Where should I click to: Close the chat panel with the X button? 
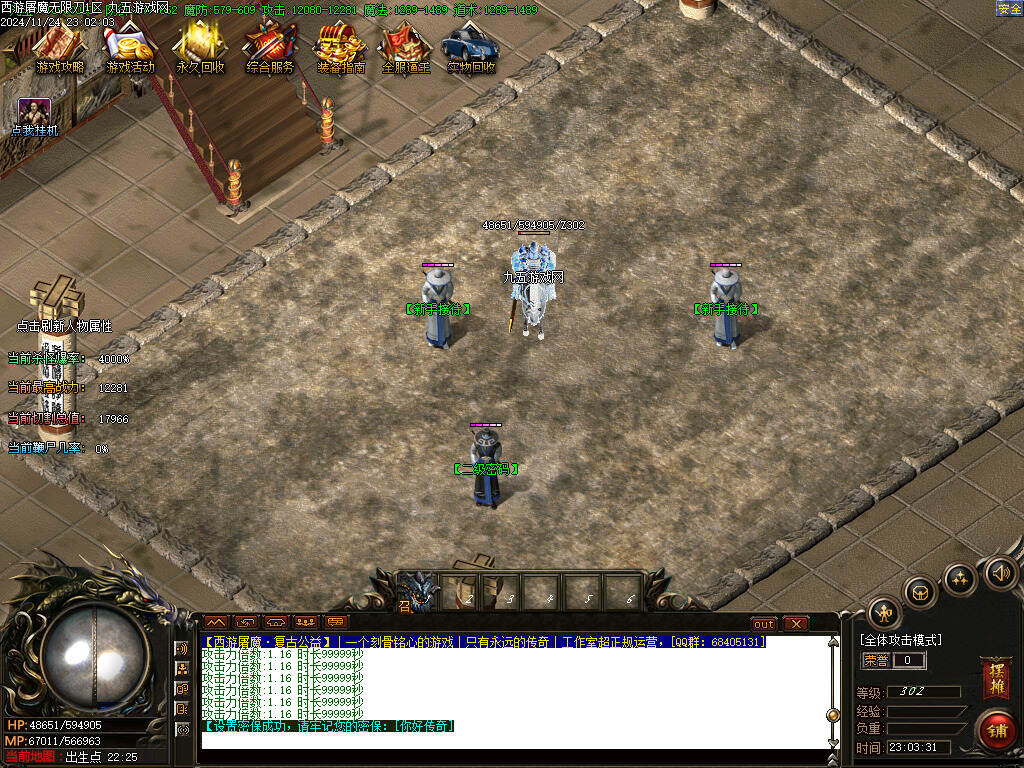coord(795,623)
